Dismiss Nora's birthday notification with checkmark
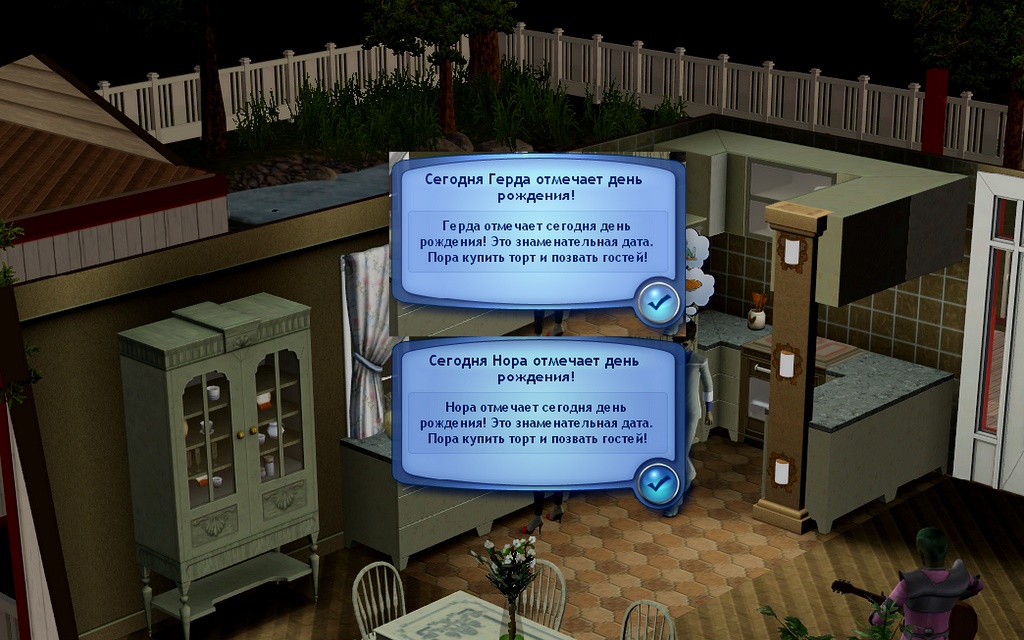The image size is (1024, 640). [657, 483]
